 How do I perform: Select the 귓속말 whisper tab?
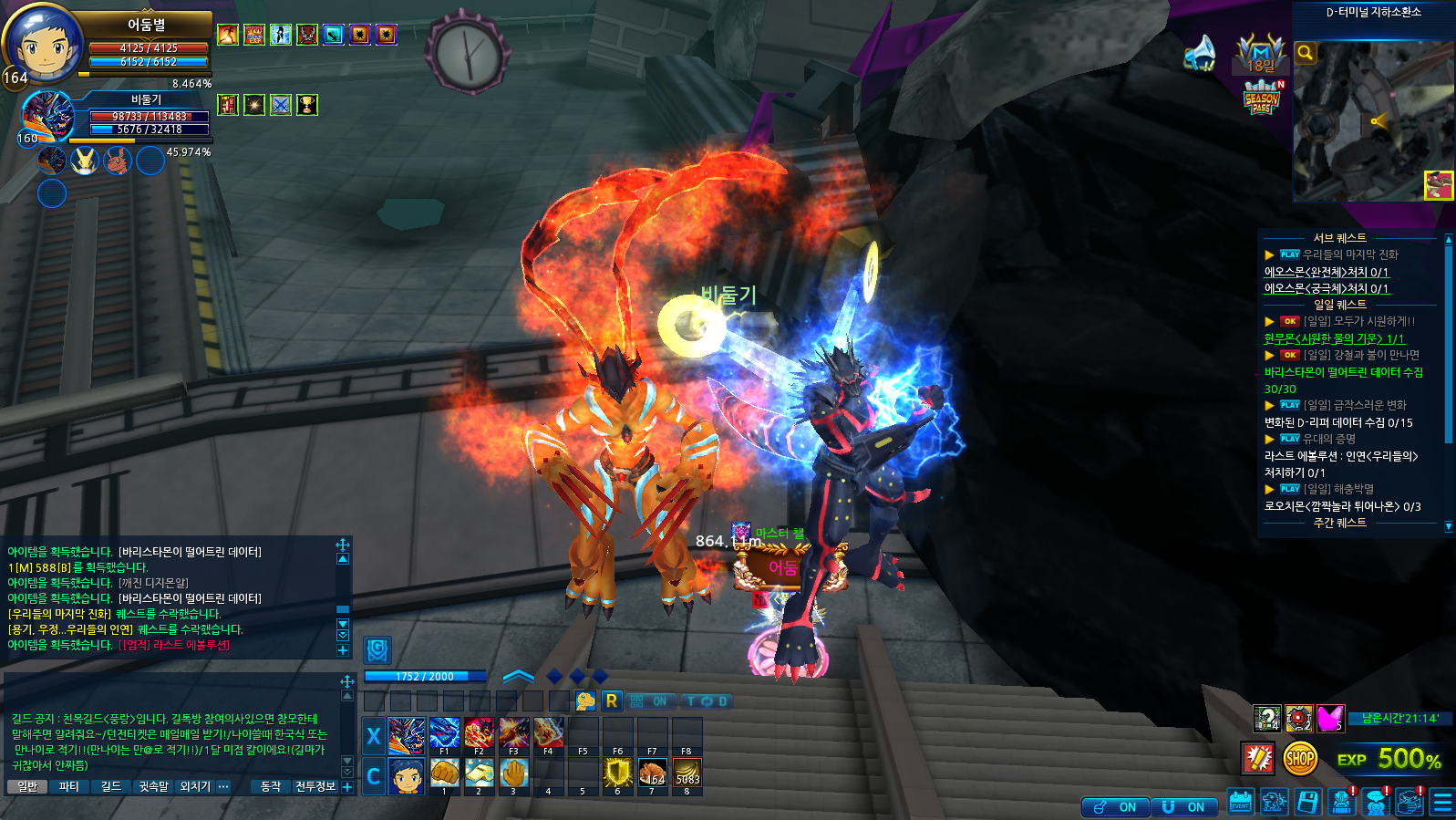[x=154, y=786]
